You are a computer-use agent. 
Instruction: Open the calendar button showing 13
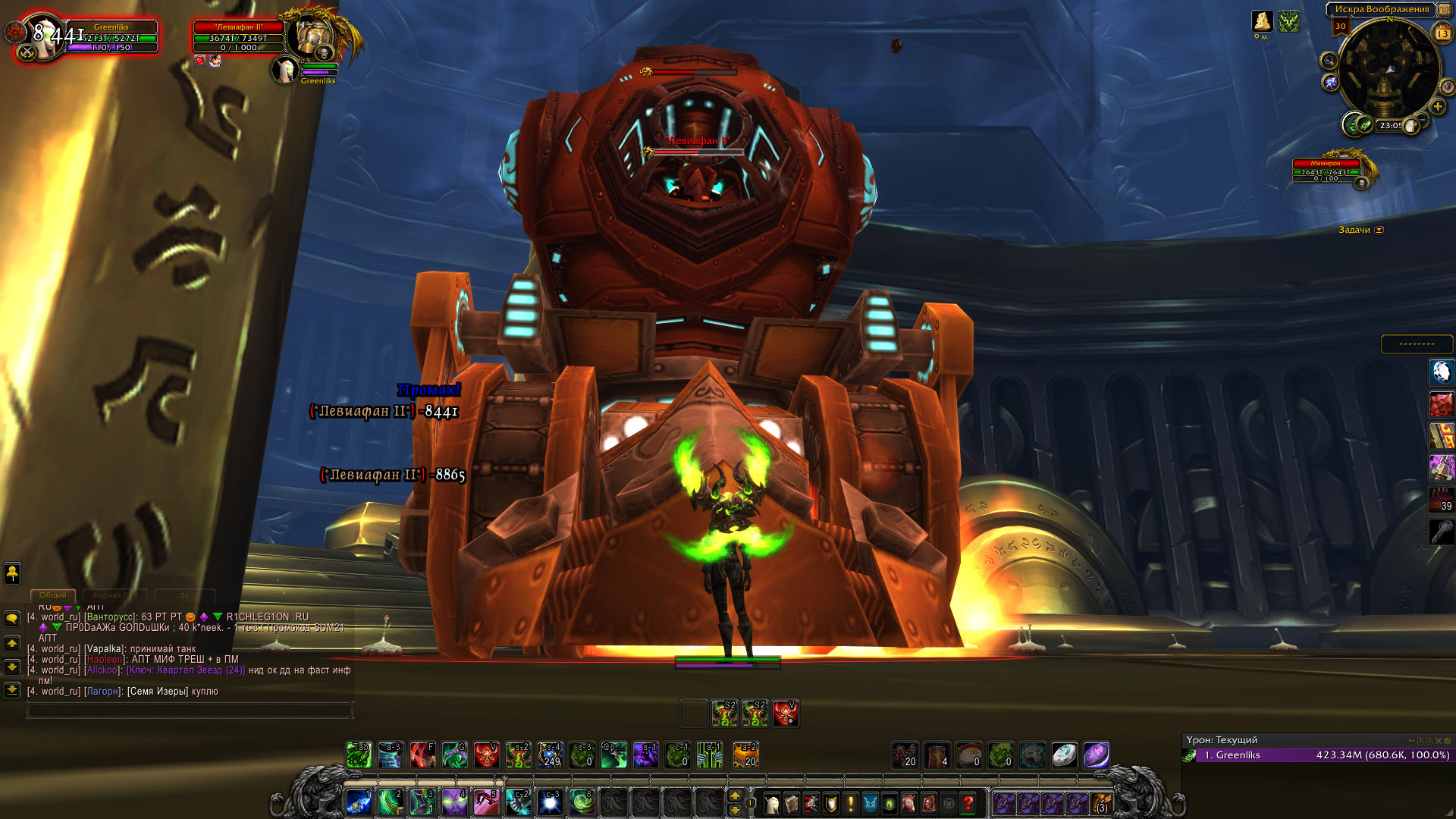(1442, 33)
